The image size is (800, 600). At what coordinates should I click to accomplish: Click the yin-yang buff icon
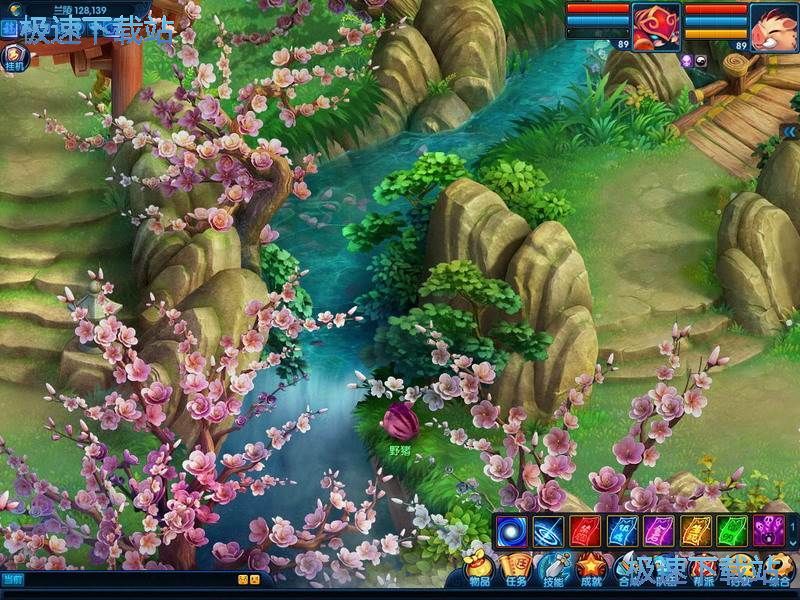point(703,61)
